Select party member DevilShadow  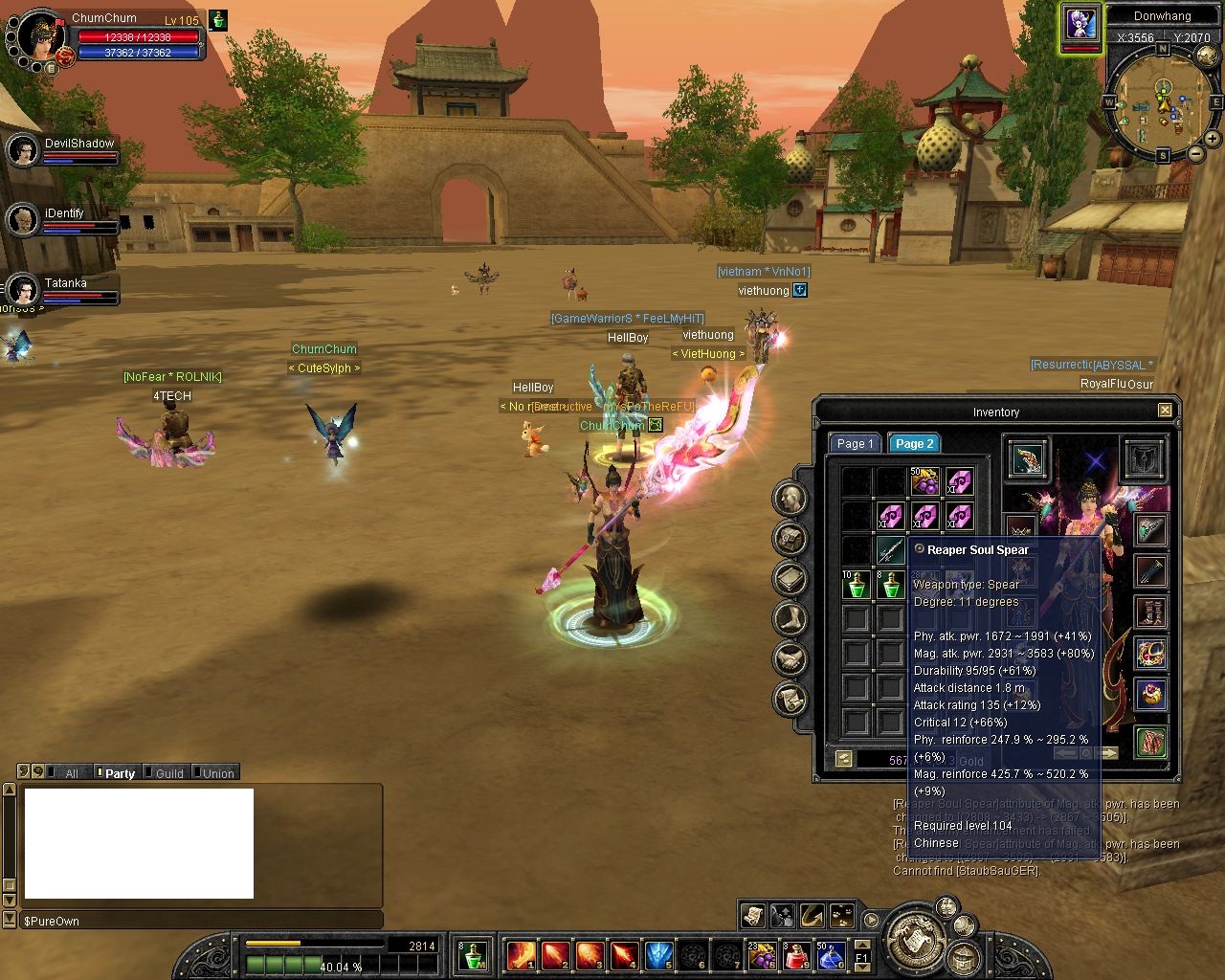tap(23, 150)
